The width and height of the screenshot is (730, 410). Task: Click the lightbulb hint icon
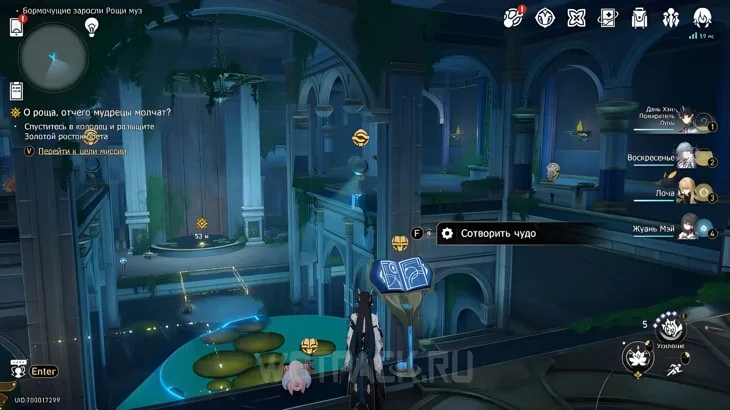pyautogui.click(x=92, y=27)
